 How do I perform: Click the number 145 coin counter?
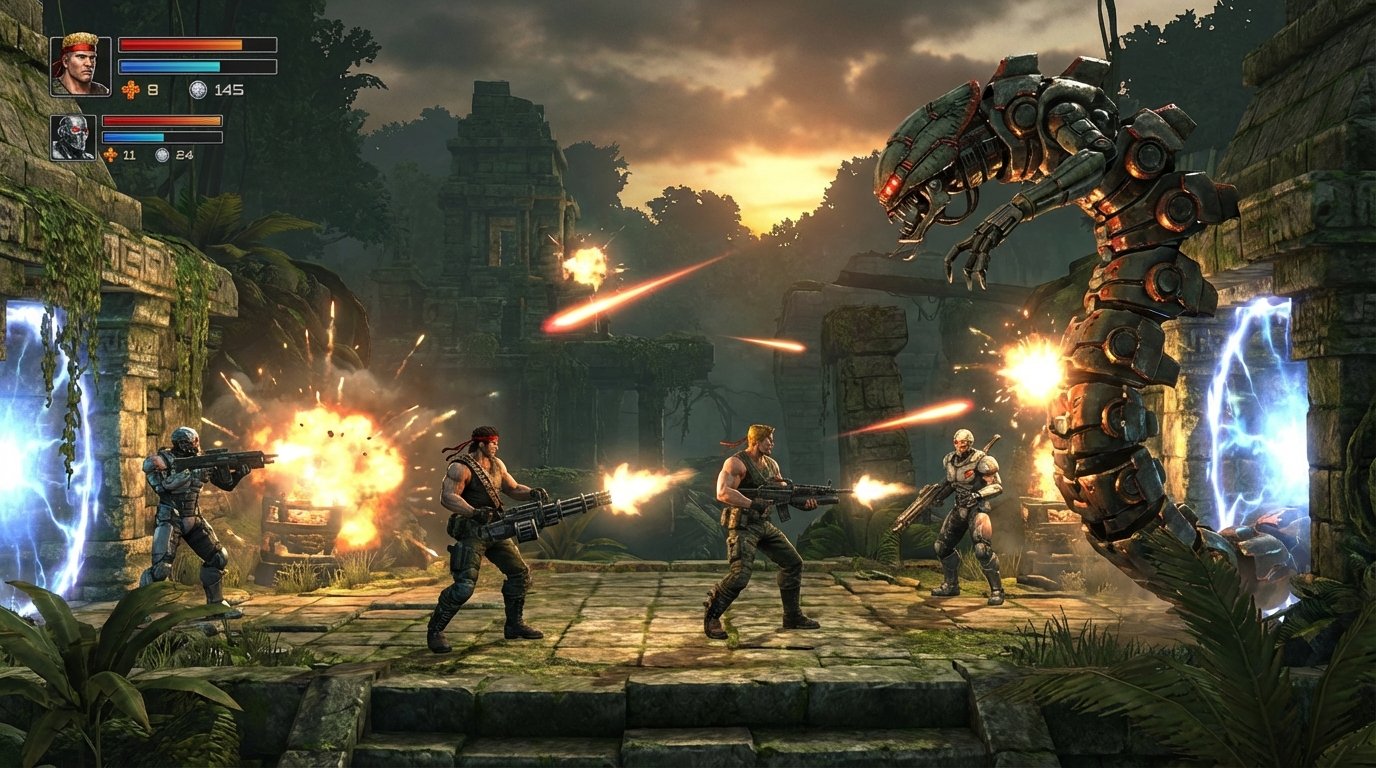(231, 89)
